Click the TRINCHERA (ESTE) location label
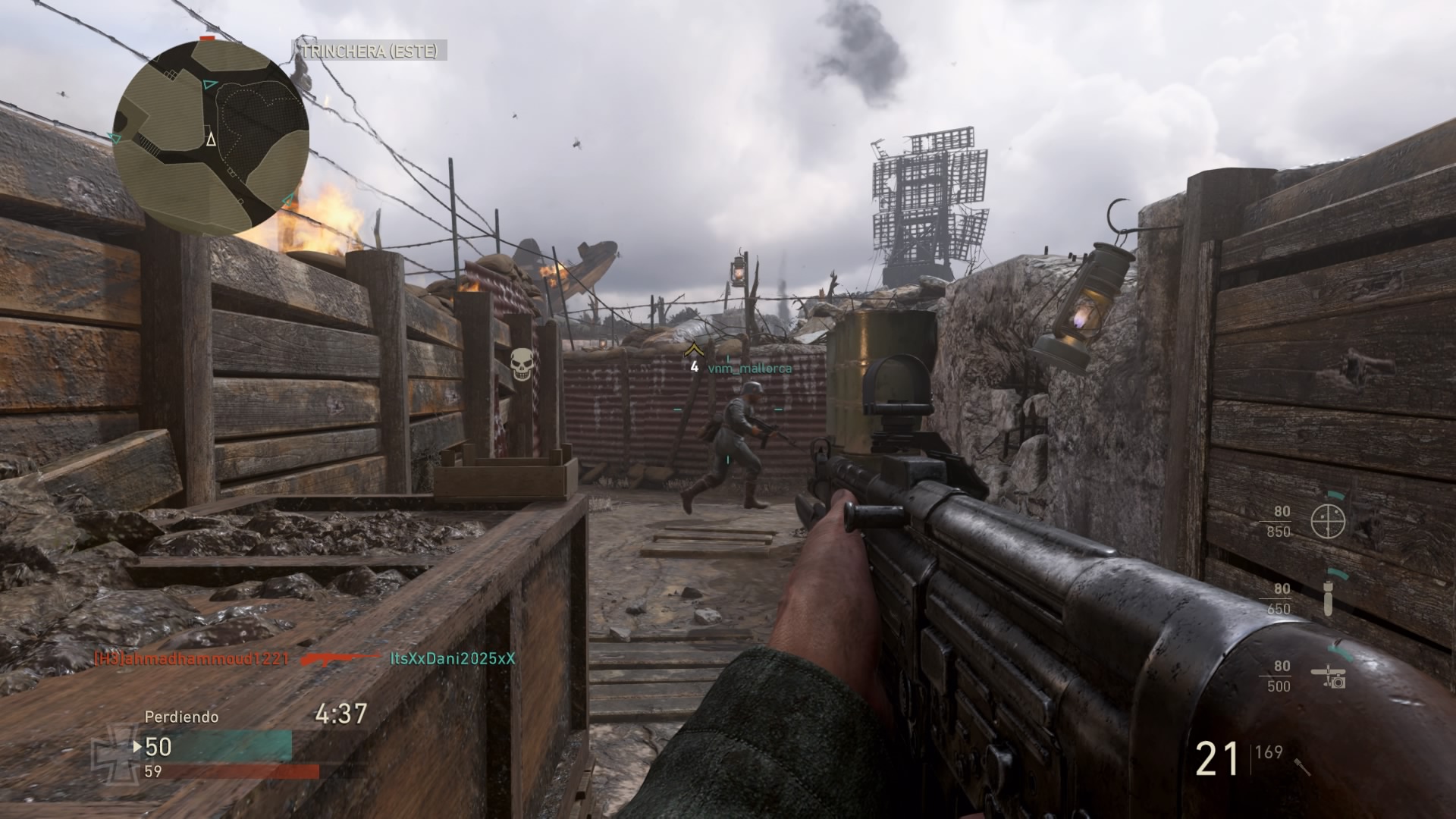 pos(369,51)
